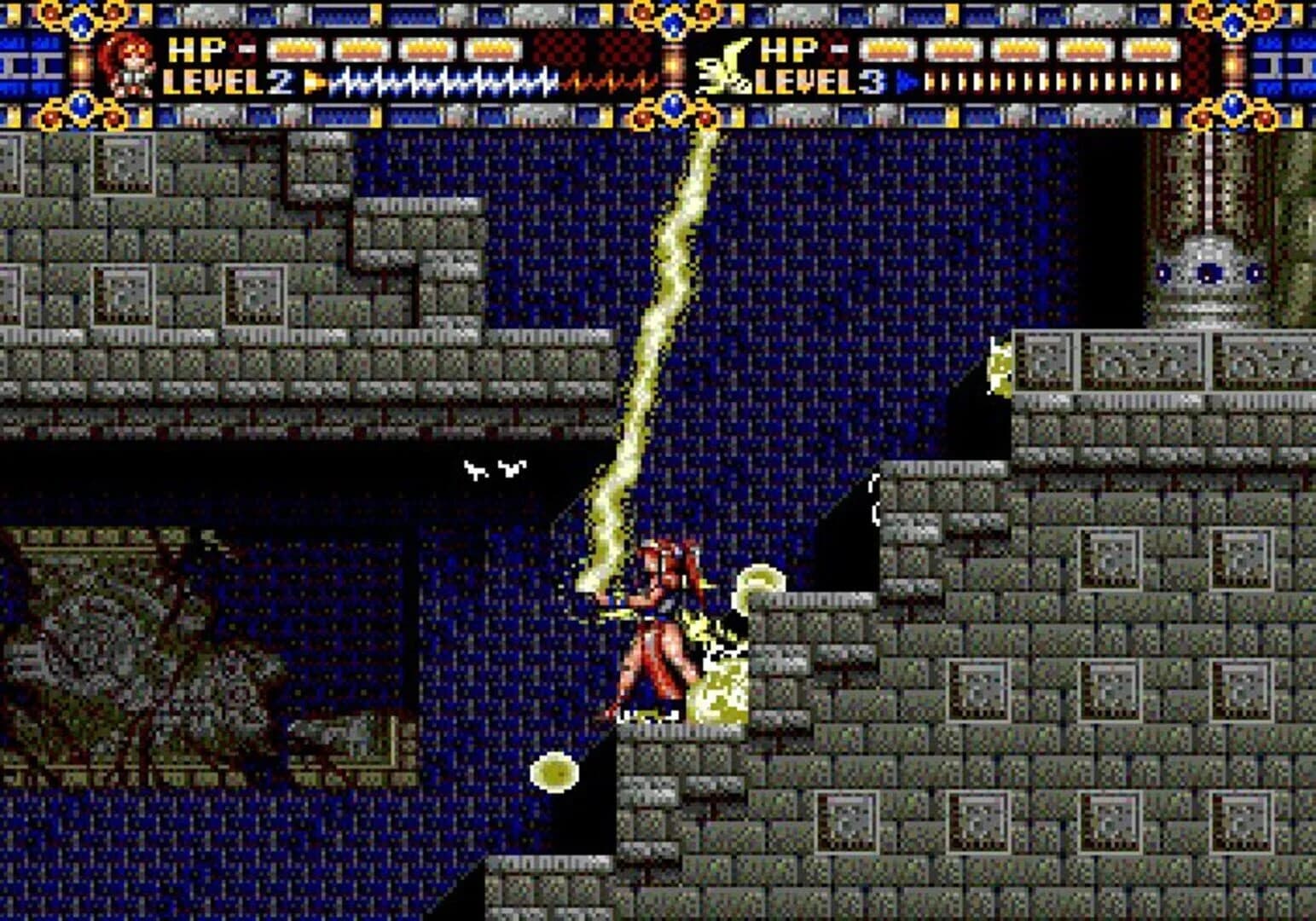Click the right HP label
This screenshot has height=921, width=1316.
pyautogui.click(x=788, y=49)
